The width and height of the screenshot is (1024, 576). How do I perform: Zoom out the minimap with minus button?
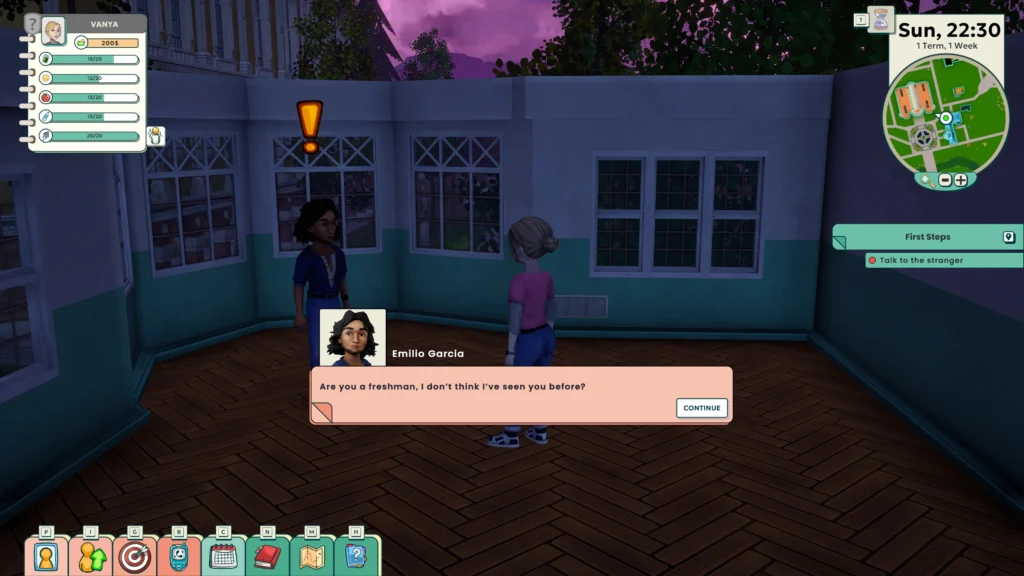coord(945,180)
